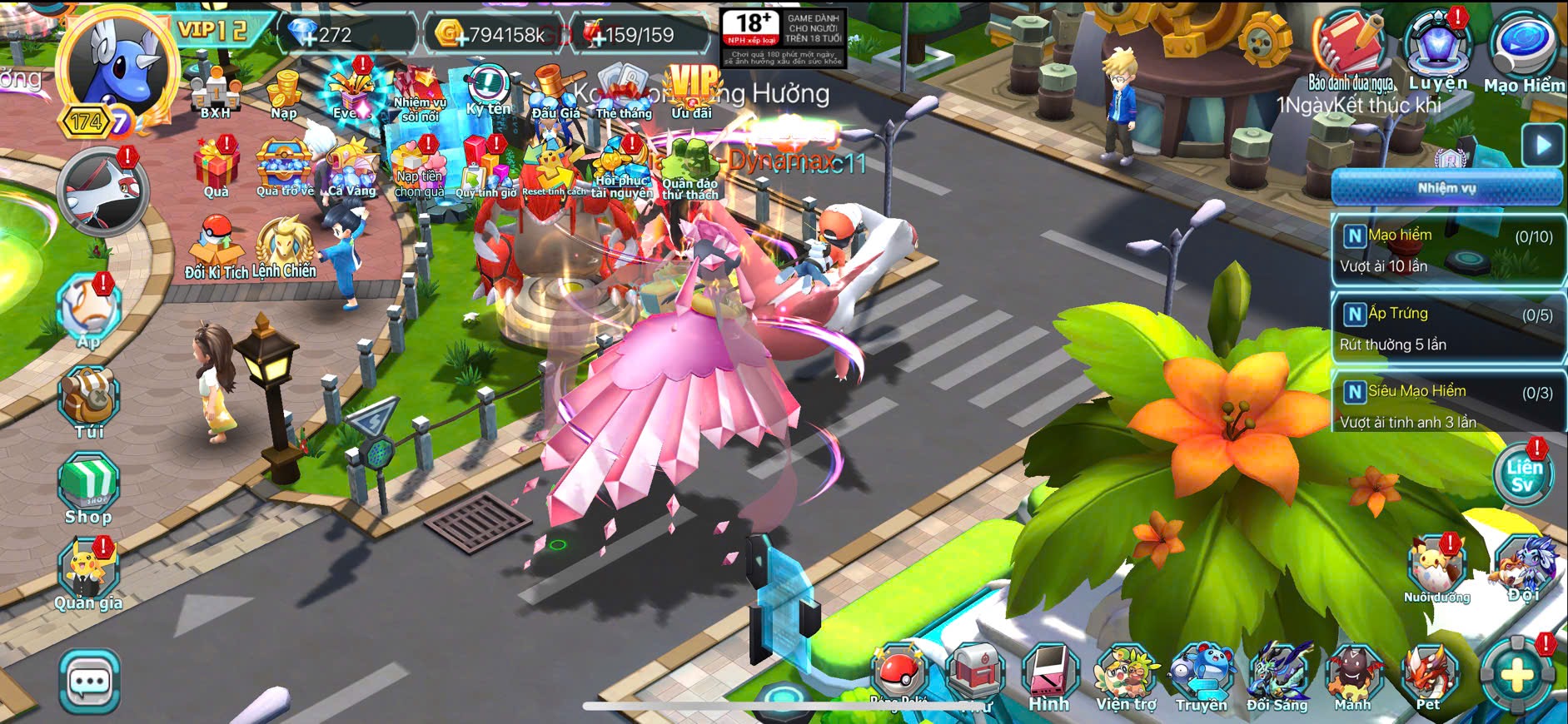Open the BXH ranking podium icon

215,91
